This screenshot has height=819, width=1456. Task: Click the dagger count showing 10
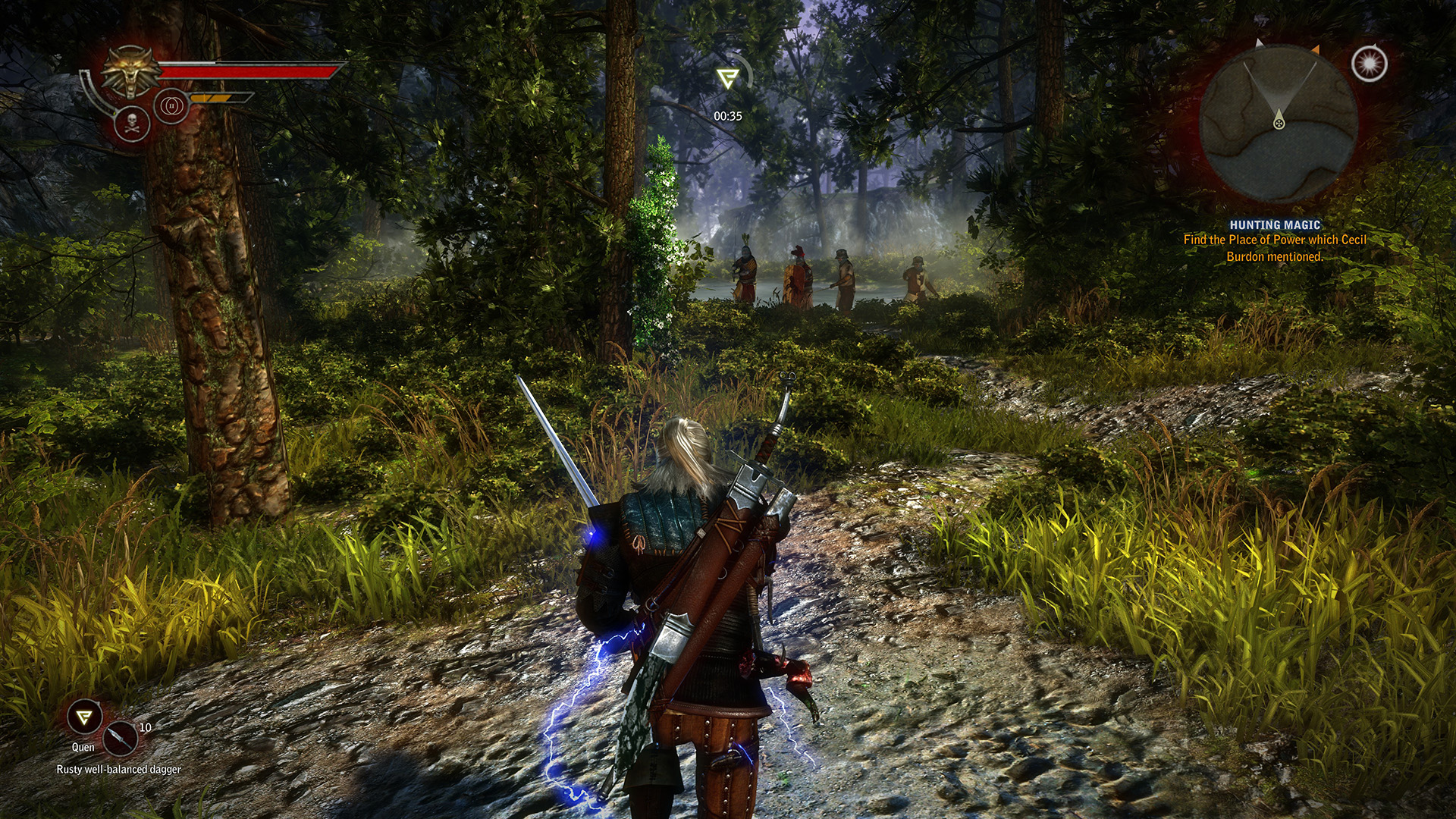point(146,727)
